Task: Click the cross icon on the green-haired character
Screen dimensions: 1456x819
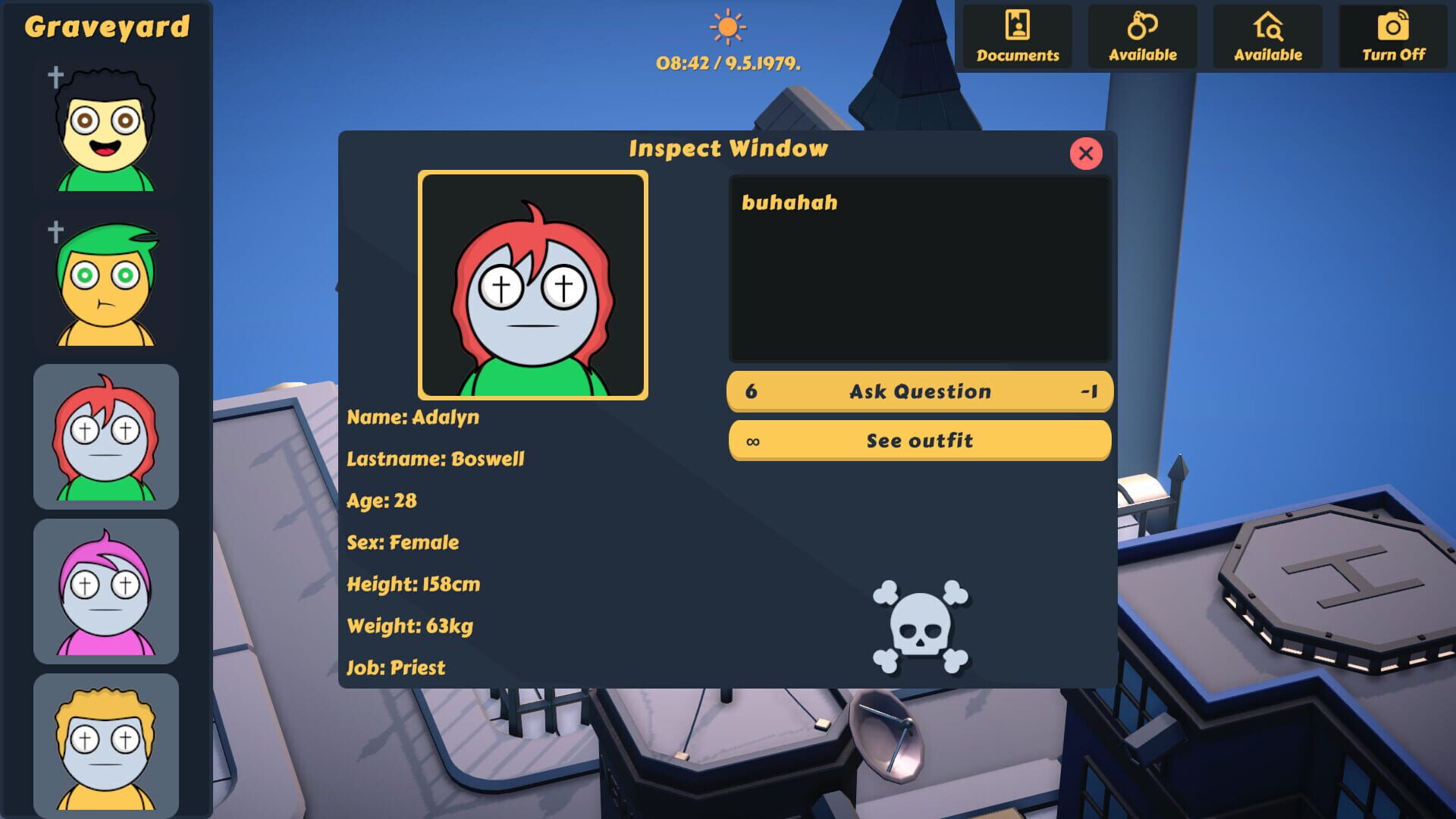Action: click(54, 231)
